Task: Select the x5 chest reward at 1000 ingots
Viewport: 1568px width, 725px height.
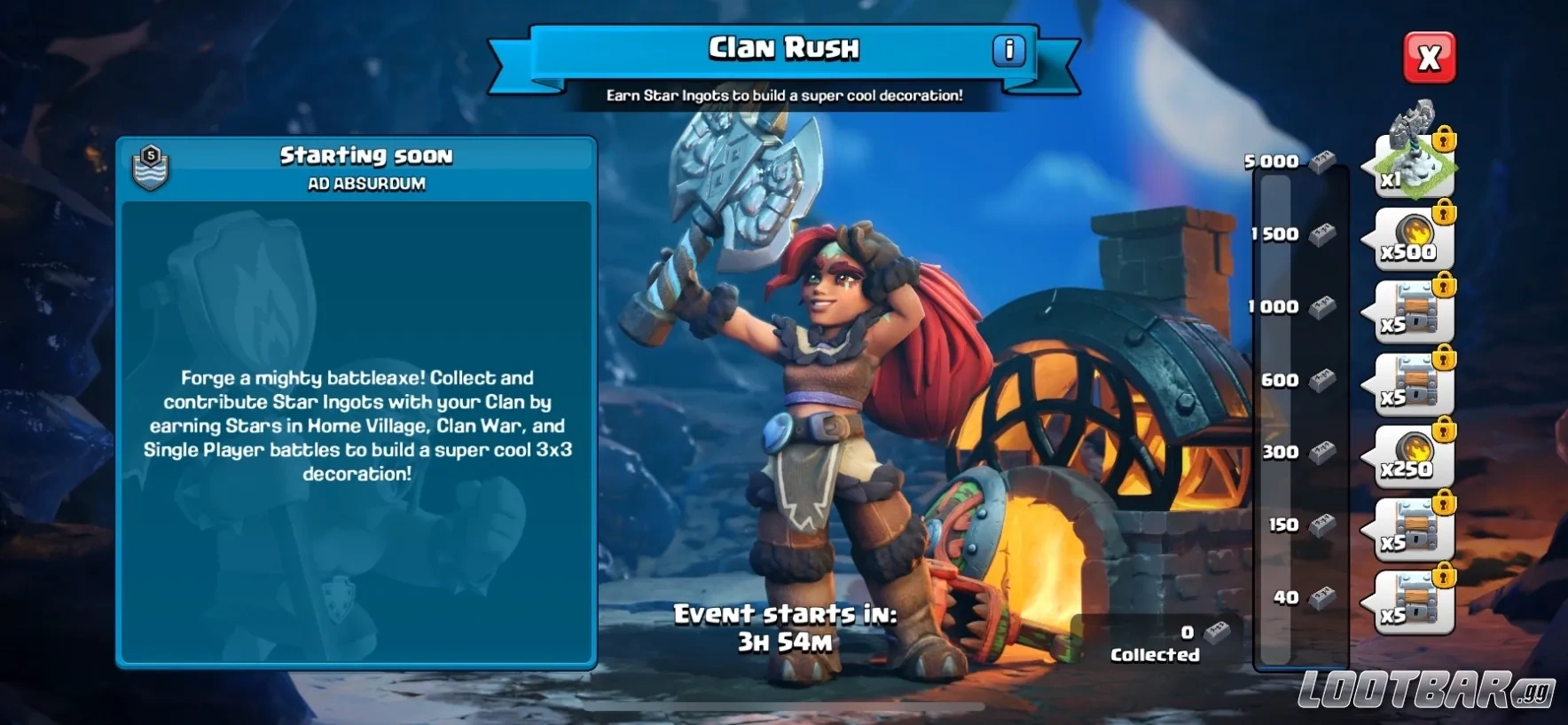Action: coord(1410,311)
